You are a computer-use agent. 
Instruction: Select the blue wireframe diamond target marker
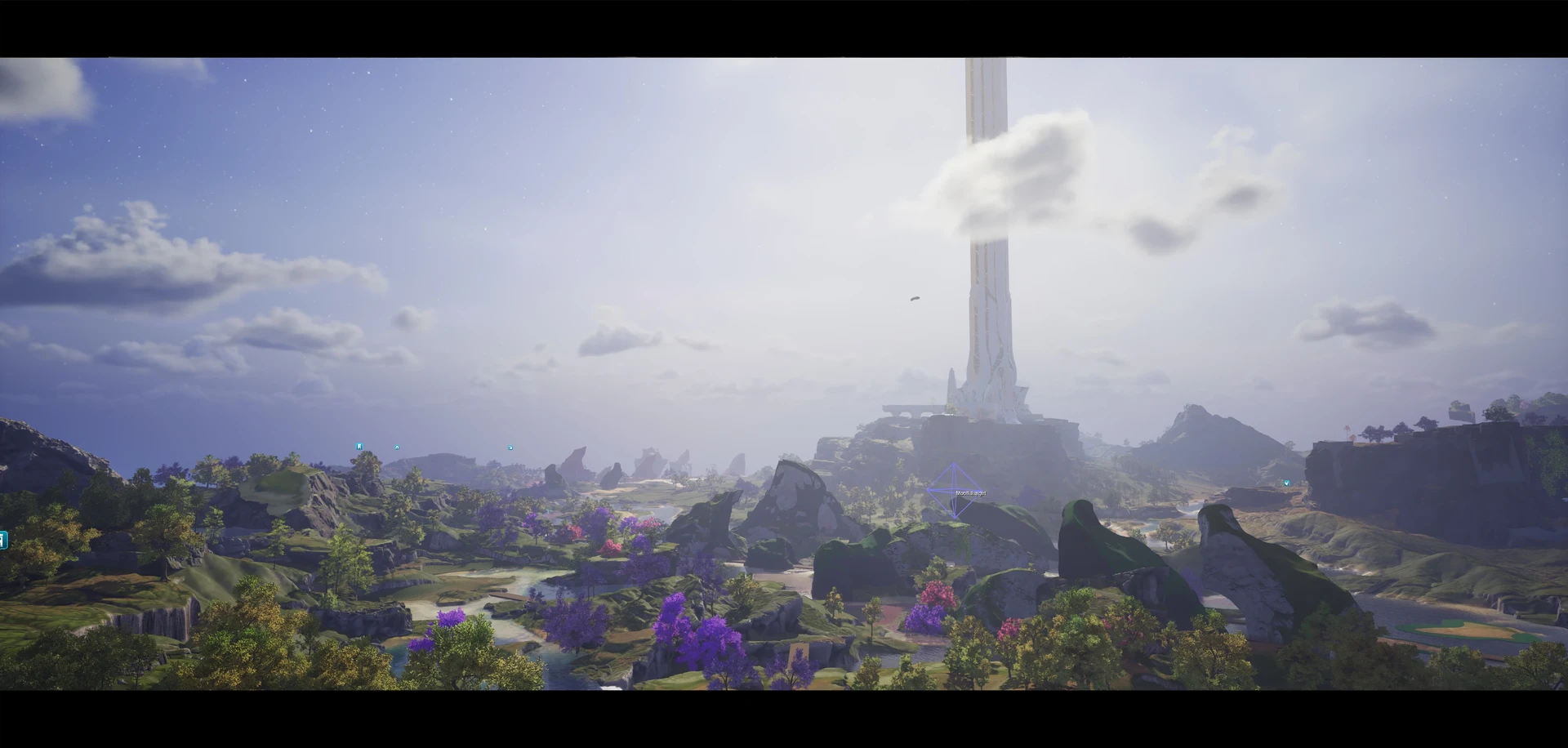pyautogui.click(x=954, y=491)
